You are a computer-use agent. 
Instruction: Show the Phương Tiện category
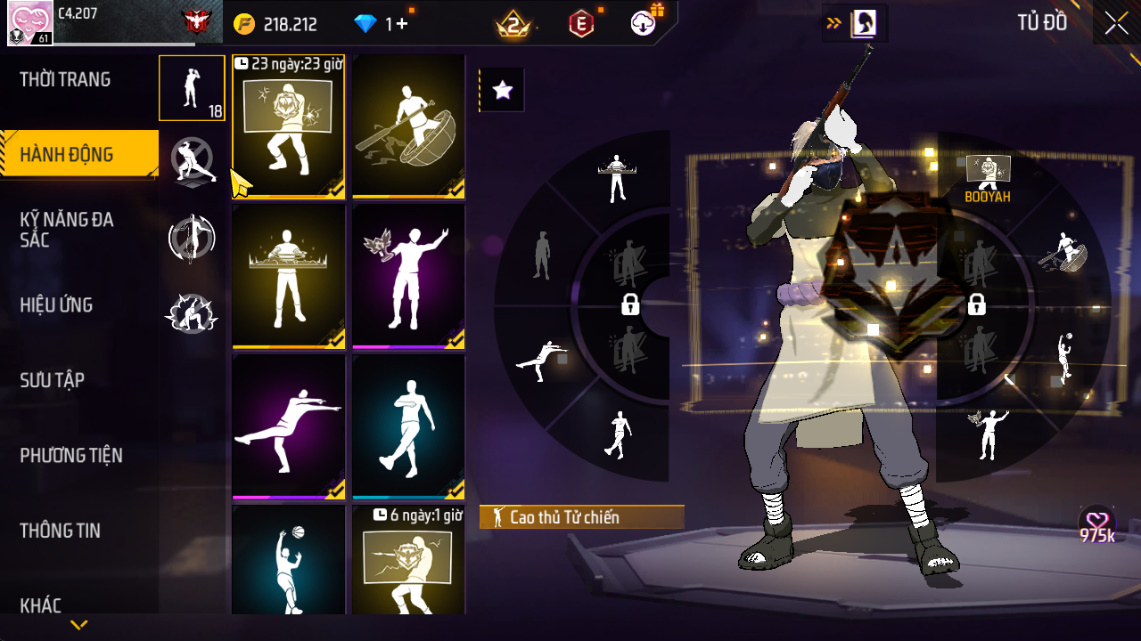[x=71, y=456]
